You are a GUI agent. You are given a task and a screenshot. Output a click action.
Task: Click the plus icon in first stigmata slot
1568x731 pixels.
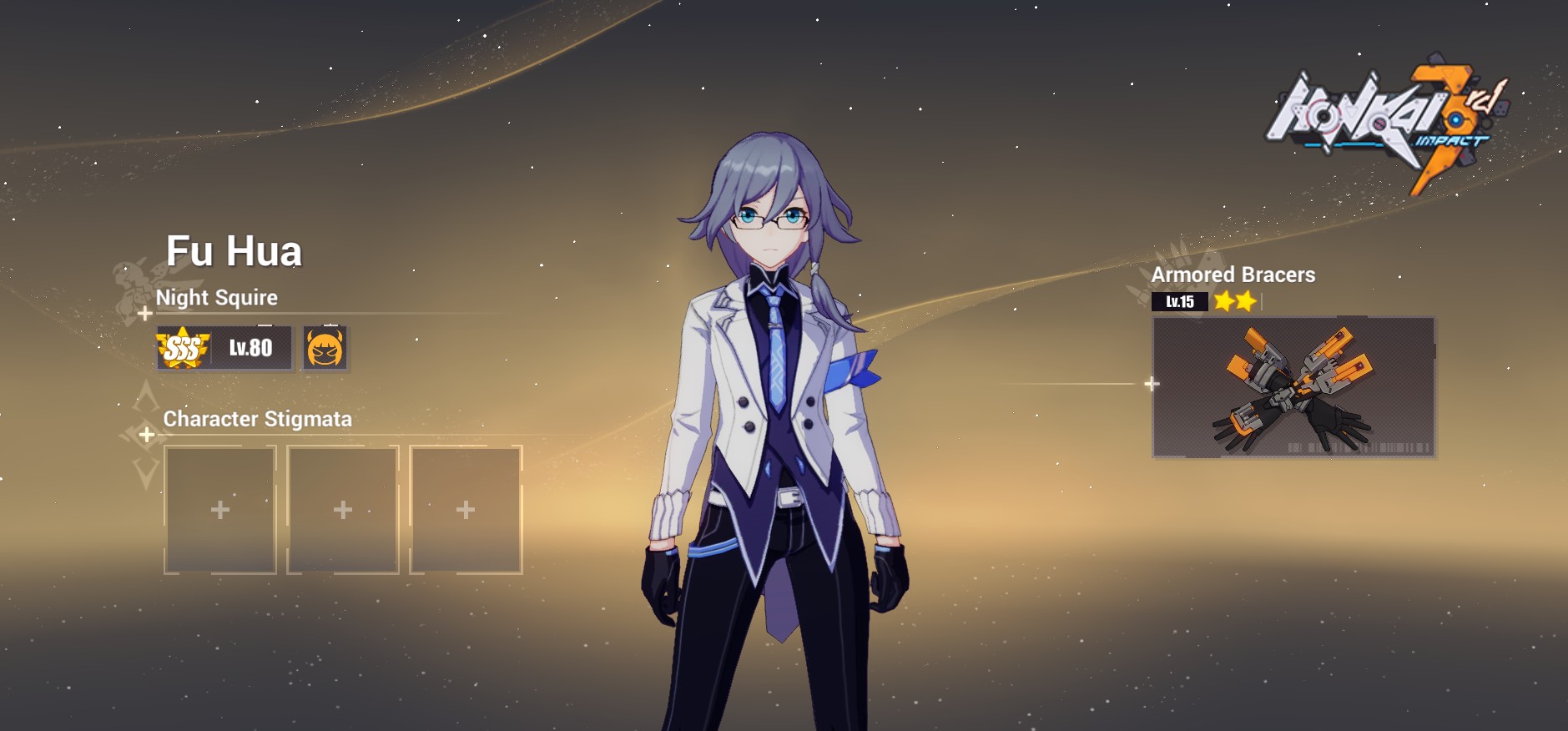(x=220, y=507)
